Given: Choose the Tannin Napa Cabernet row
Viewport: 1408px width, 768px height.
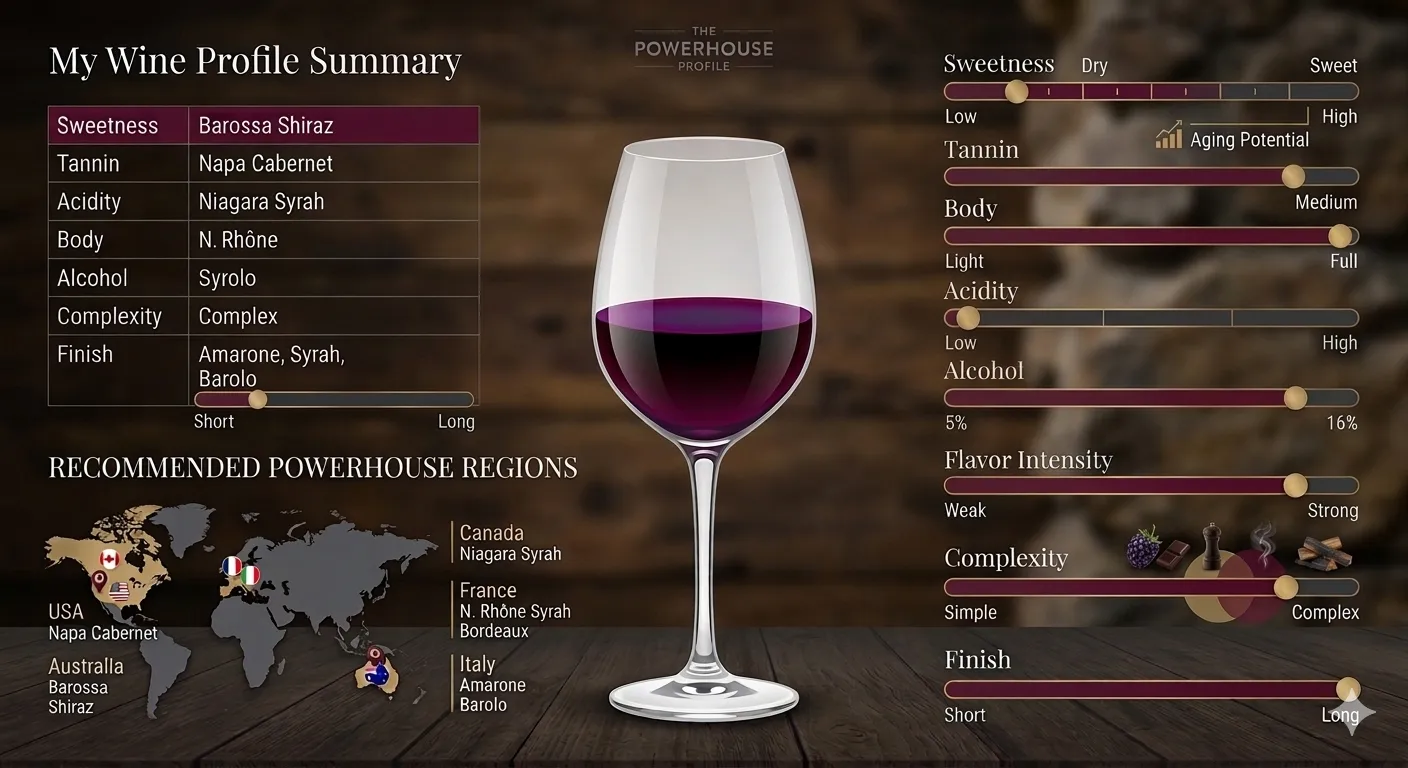Looking at the screenshot, I should pos(263,164).
